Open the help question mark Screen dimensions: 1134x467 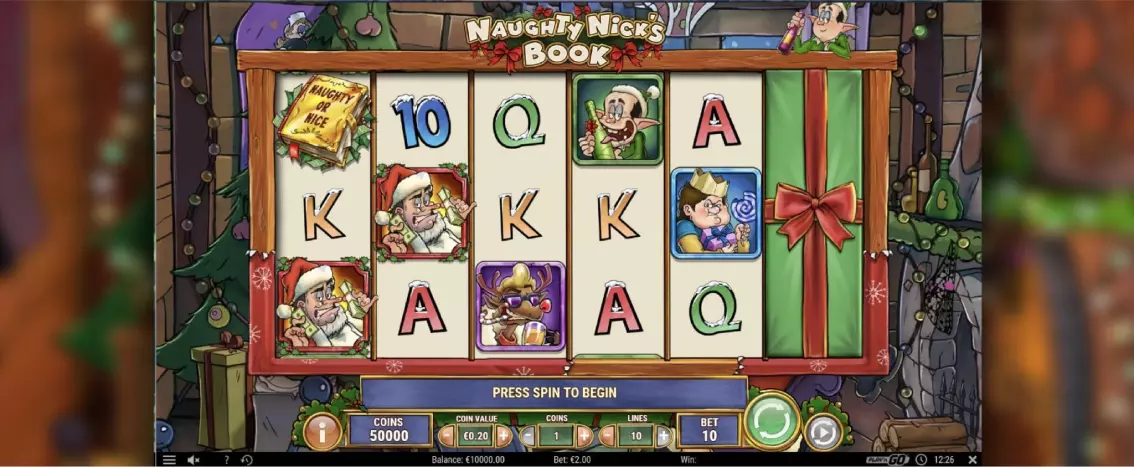pyautogui.click(x=226, y=460)
